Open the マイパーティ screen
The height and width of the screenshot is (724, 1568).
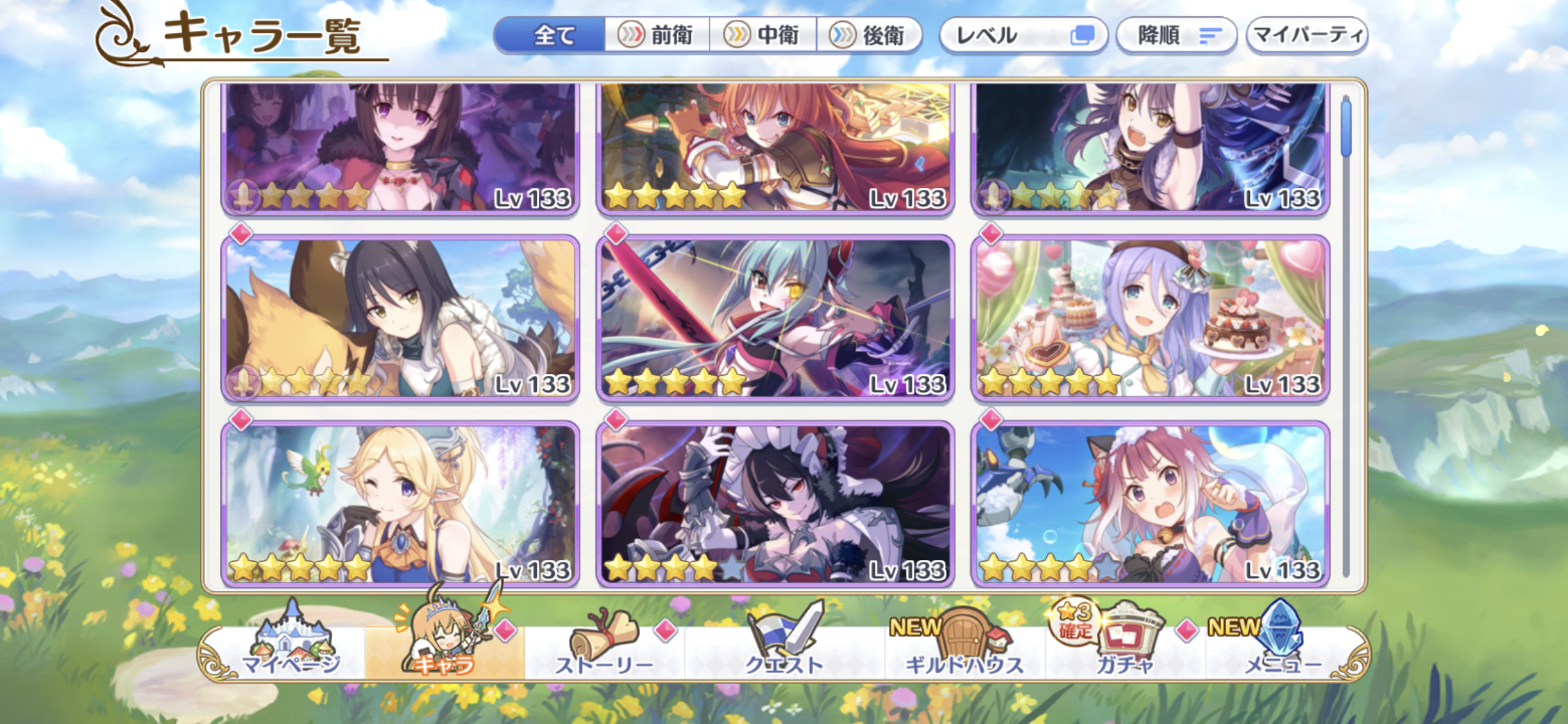(1307, 35)
